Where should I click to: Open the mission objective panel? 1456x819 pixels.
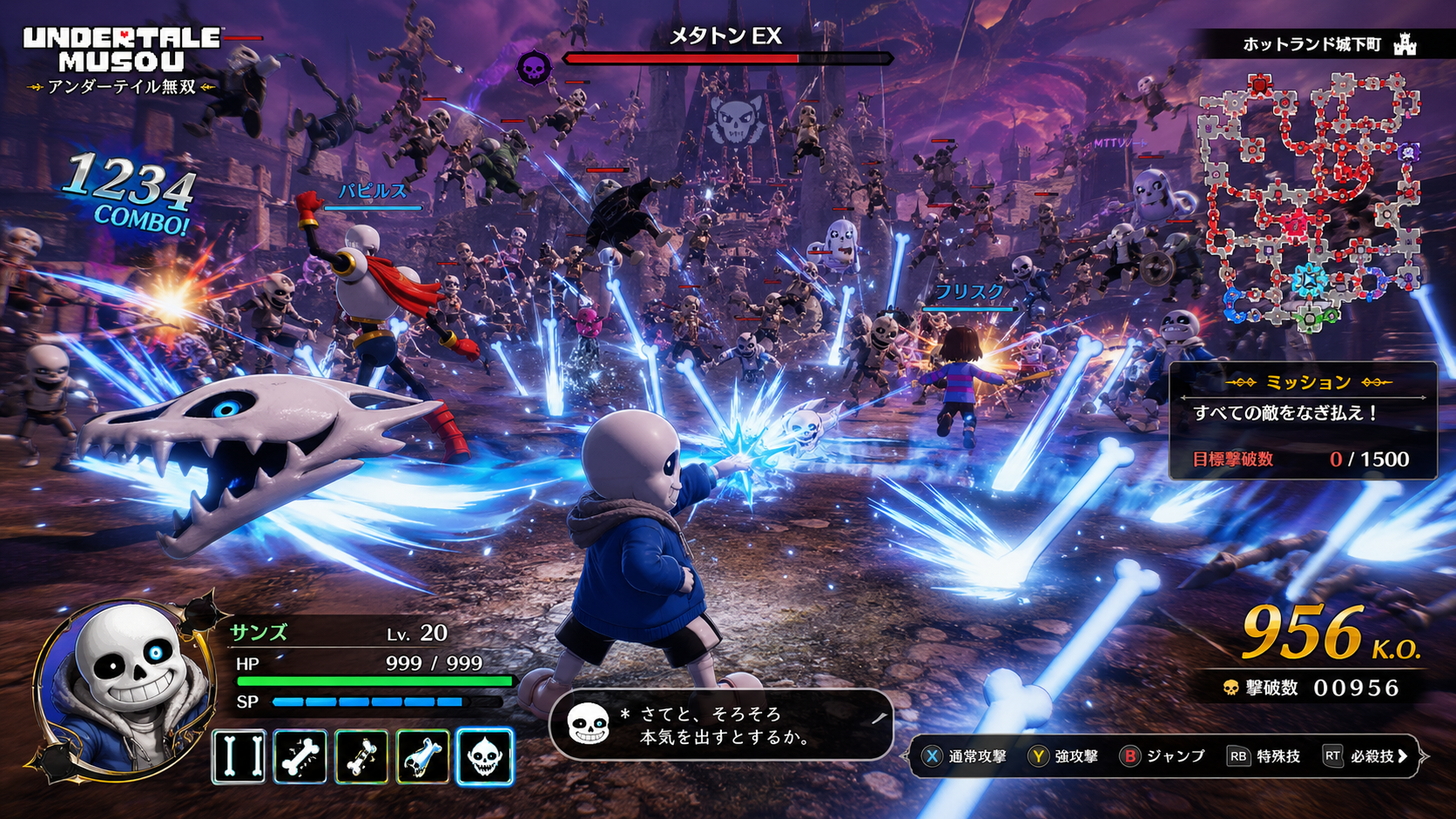coord(1303,420)
